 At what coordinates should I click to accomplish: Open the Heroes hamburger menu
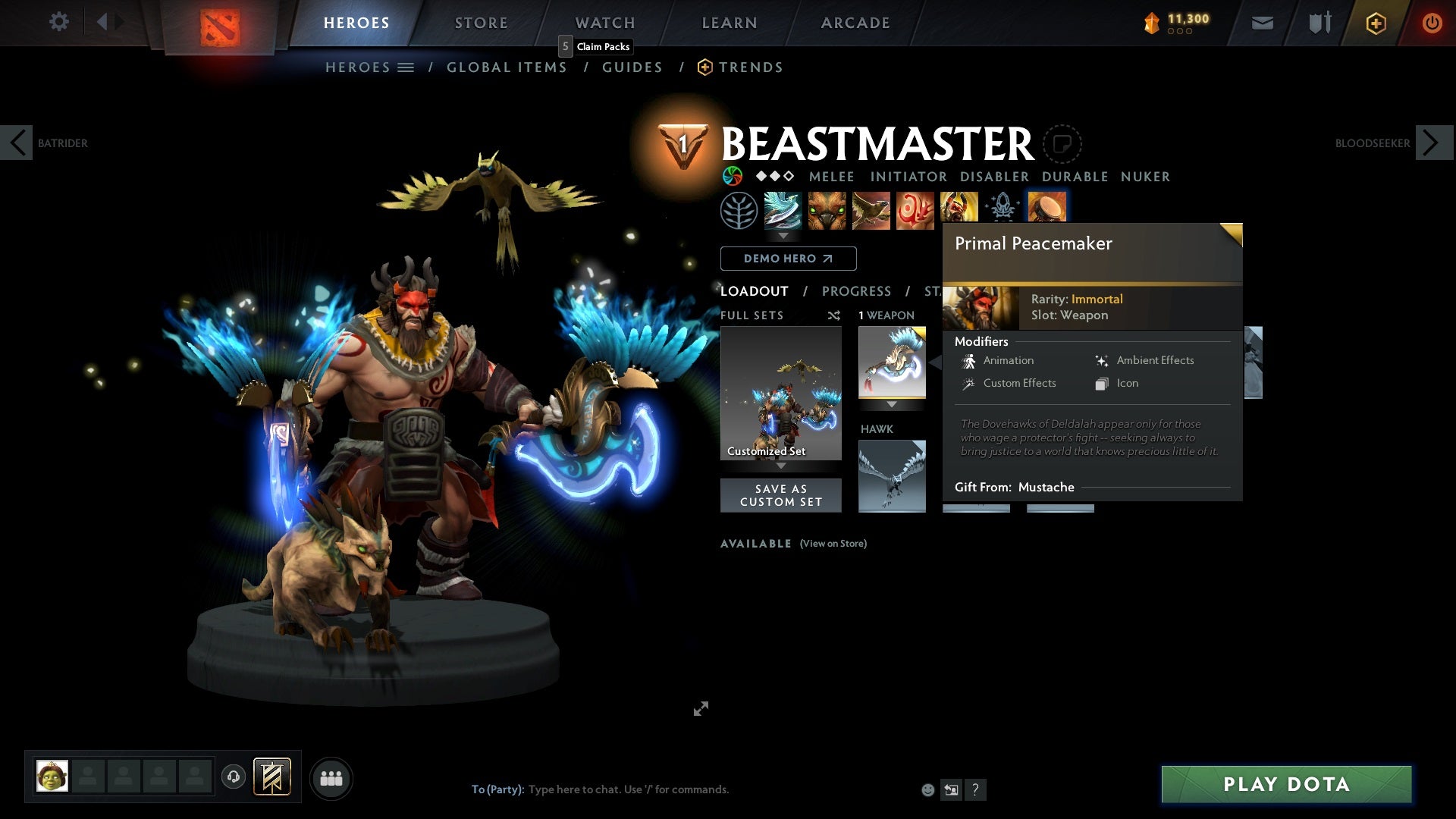tap(406, 67)
